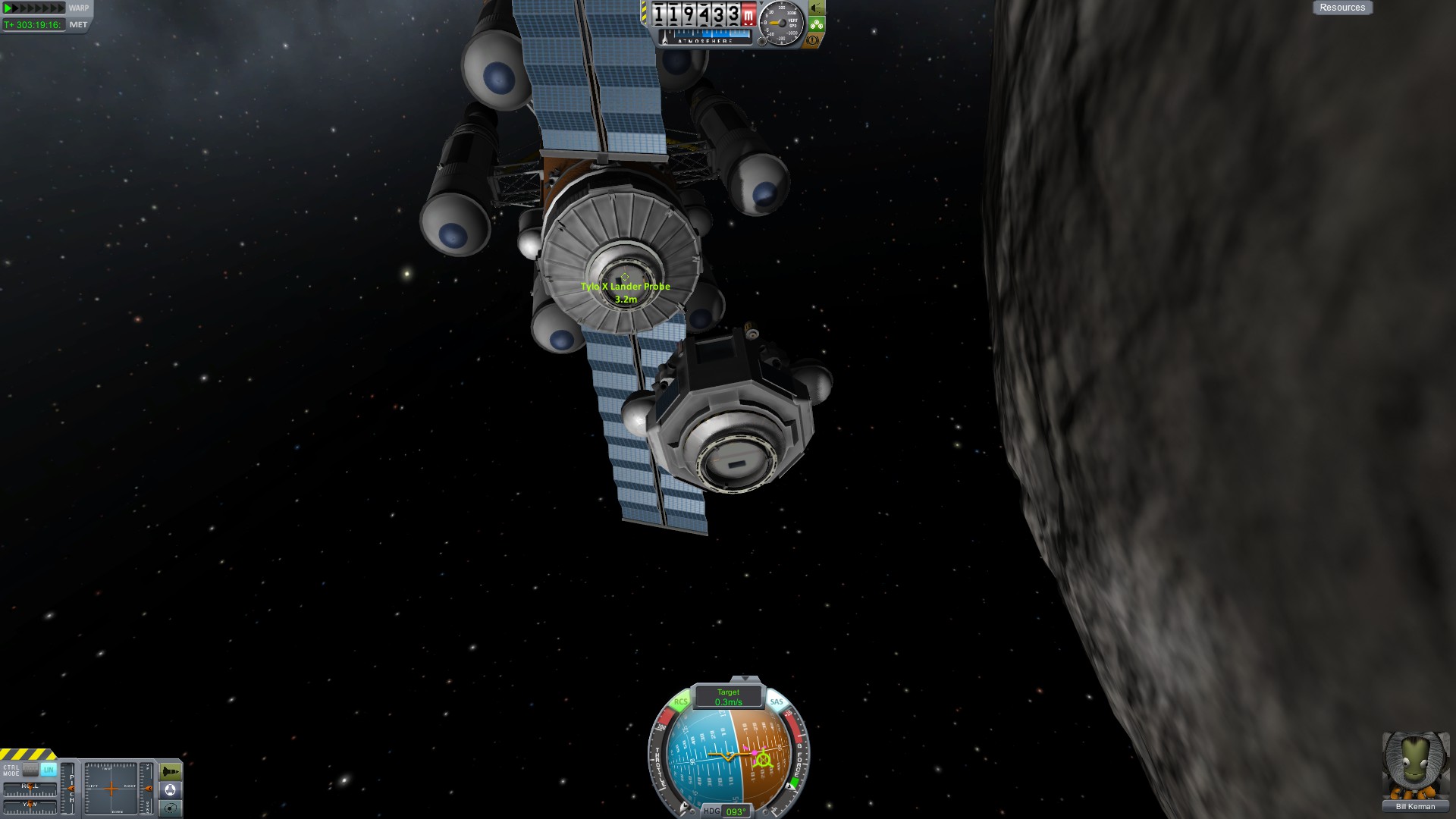The height and width of the screenshot is (819, 1456).
Task: Toggle the SAS indicator on the navball
Action: click(x=776, y=702)
